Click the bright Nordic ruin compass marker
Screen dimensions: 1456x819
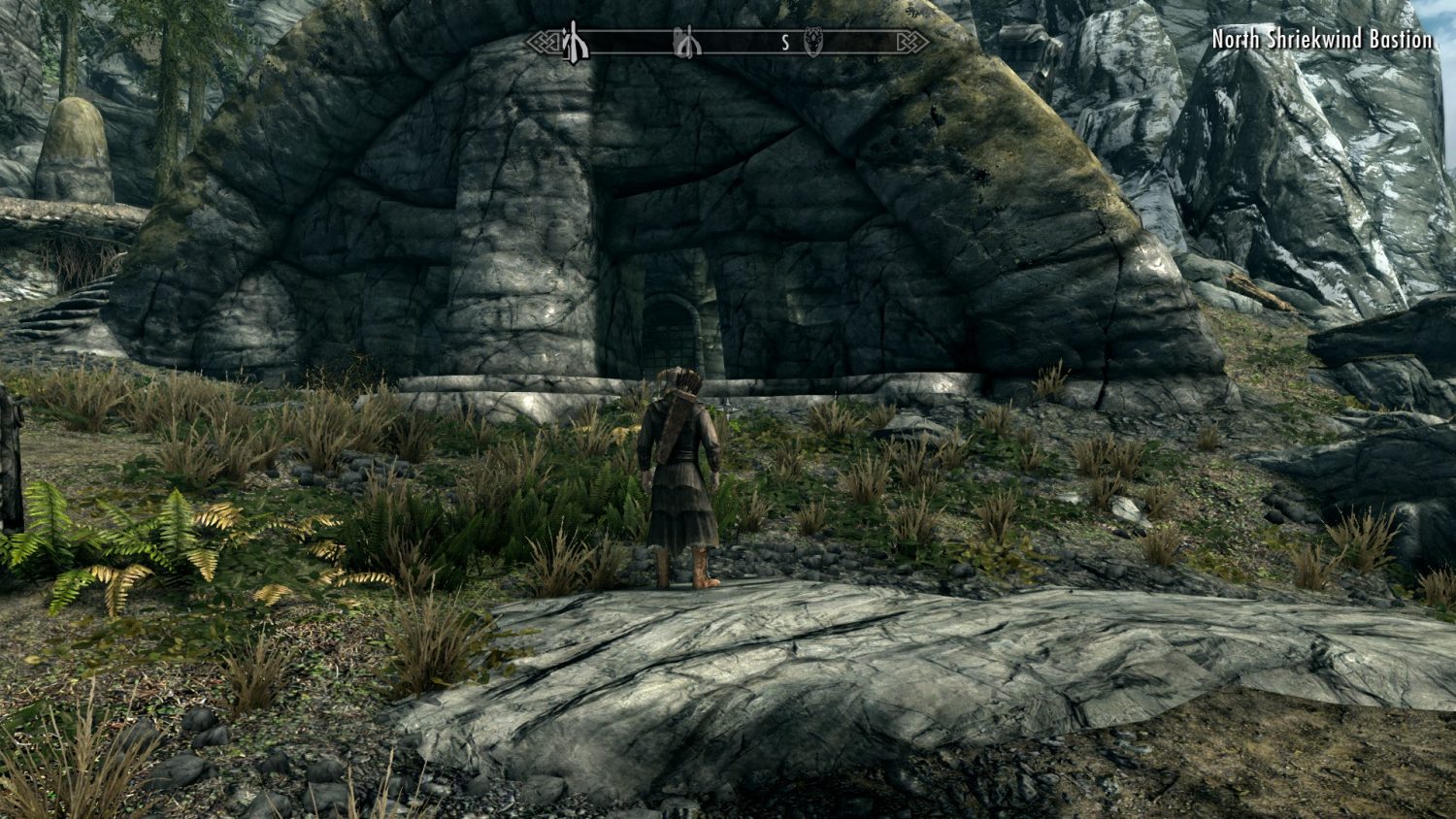click(x=576, y=43)
